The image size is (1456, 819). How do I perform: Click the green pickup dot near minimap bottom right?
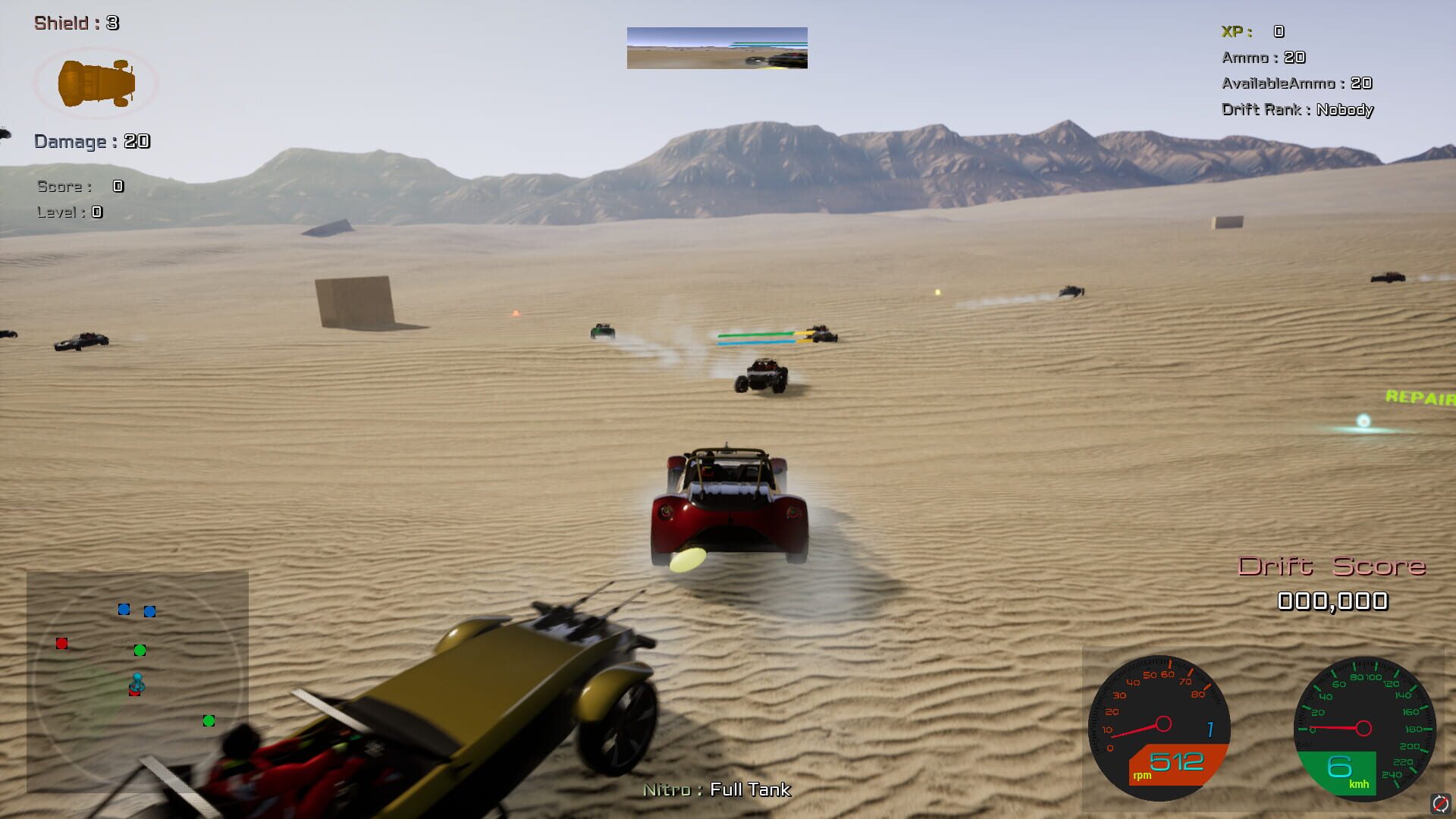[x=209, y=720]
